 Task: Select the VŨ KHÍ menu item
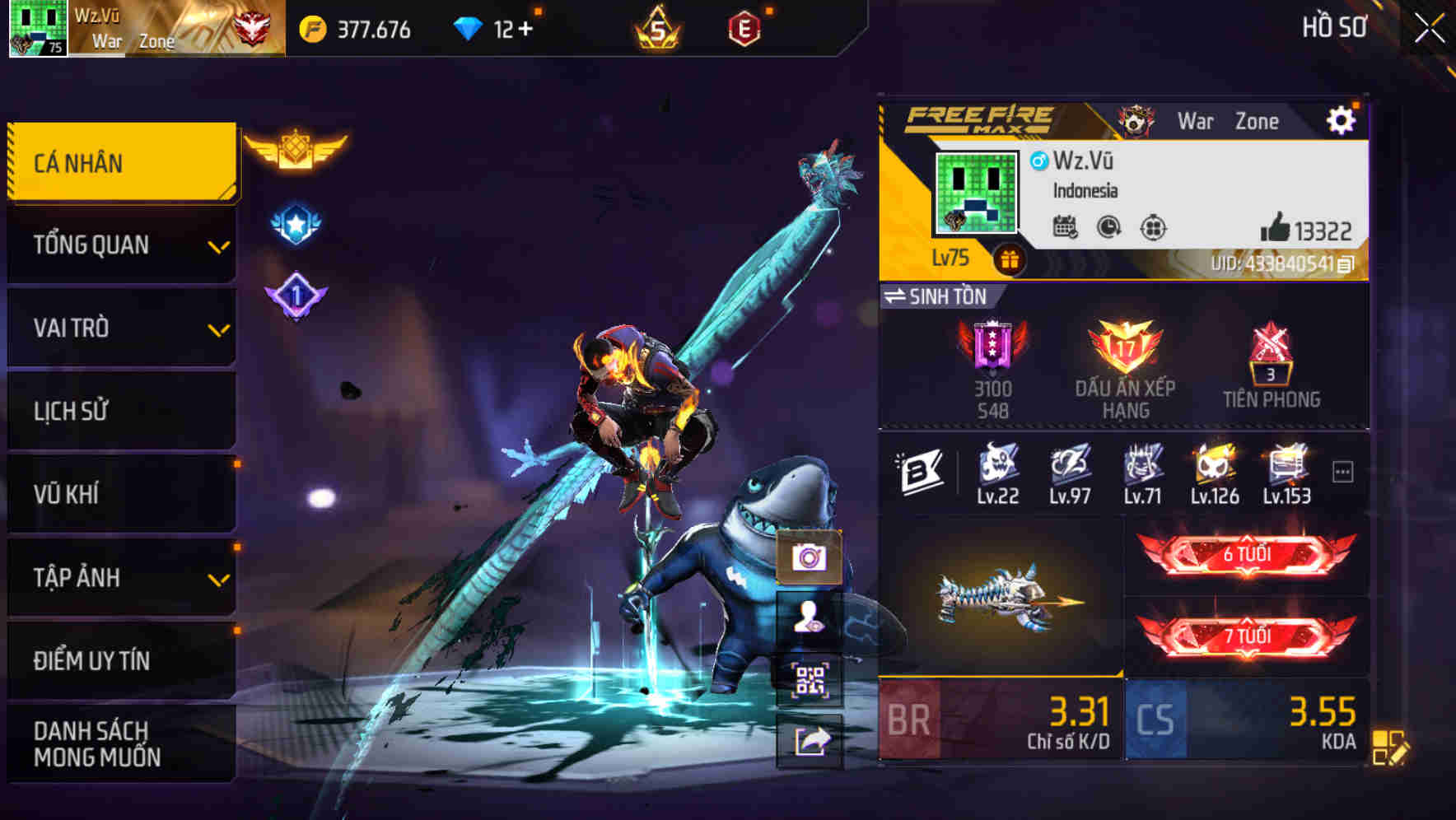pos(122,494)
